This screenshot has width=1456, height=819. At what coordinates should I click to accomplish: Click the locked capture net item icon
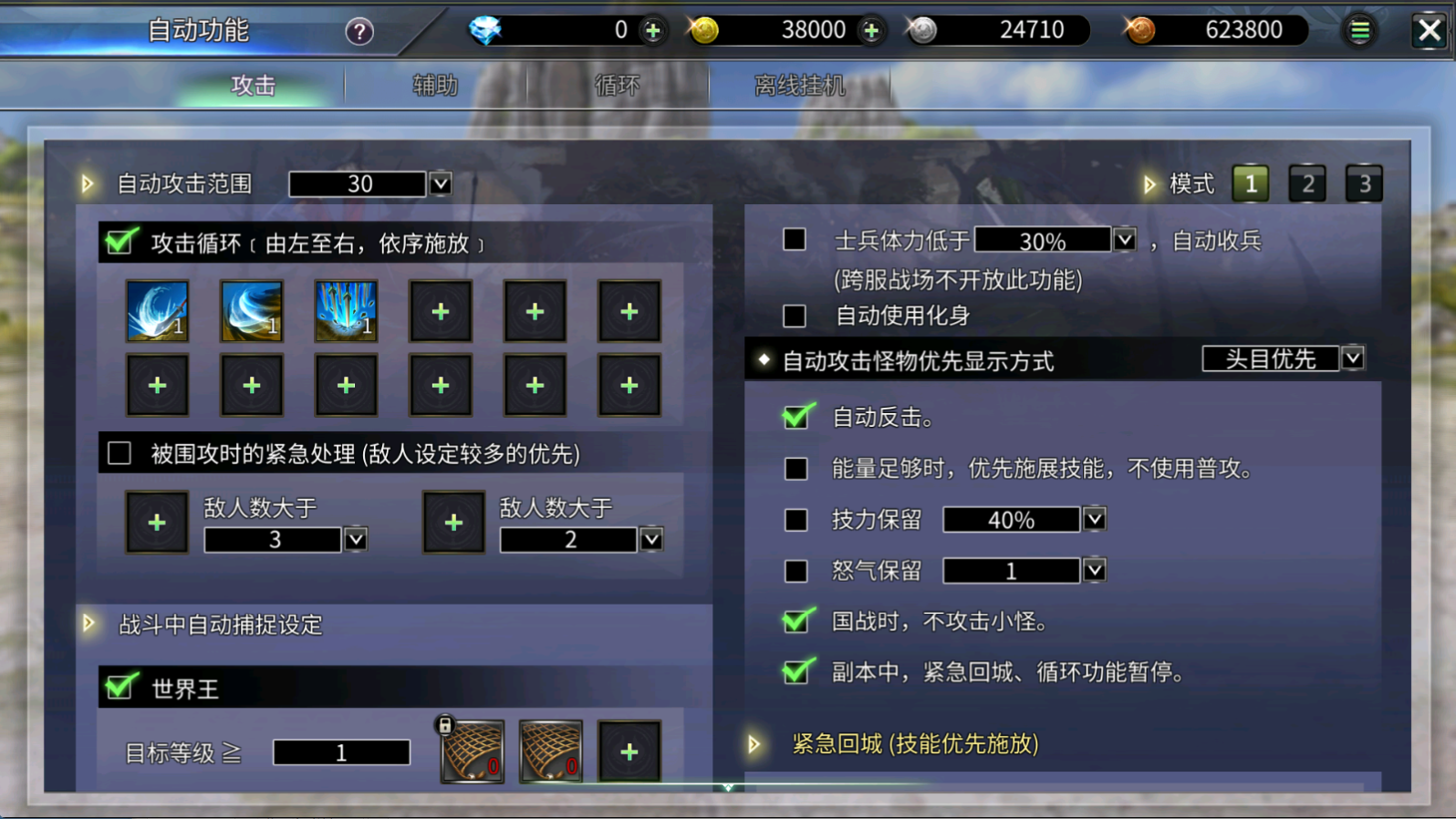click(472, 752)
